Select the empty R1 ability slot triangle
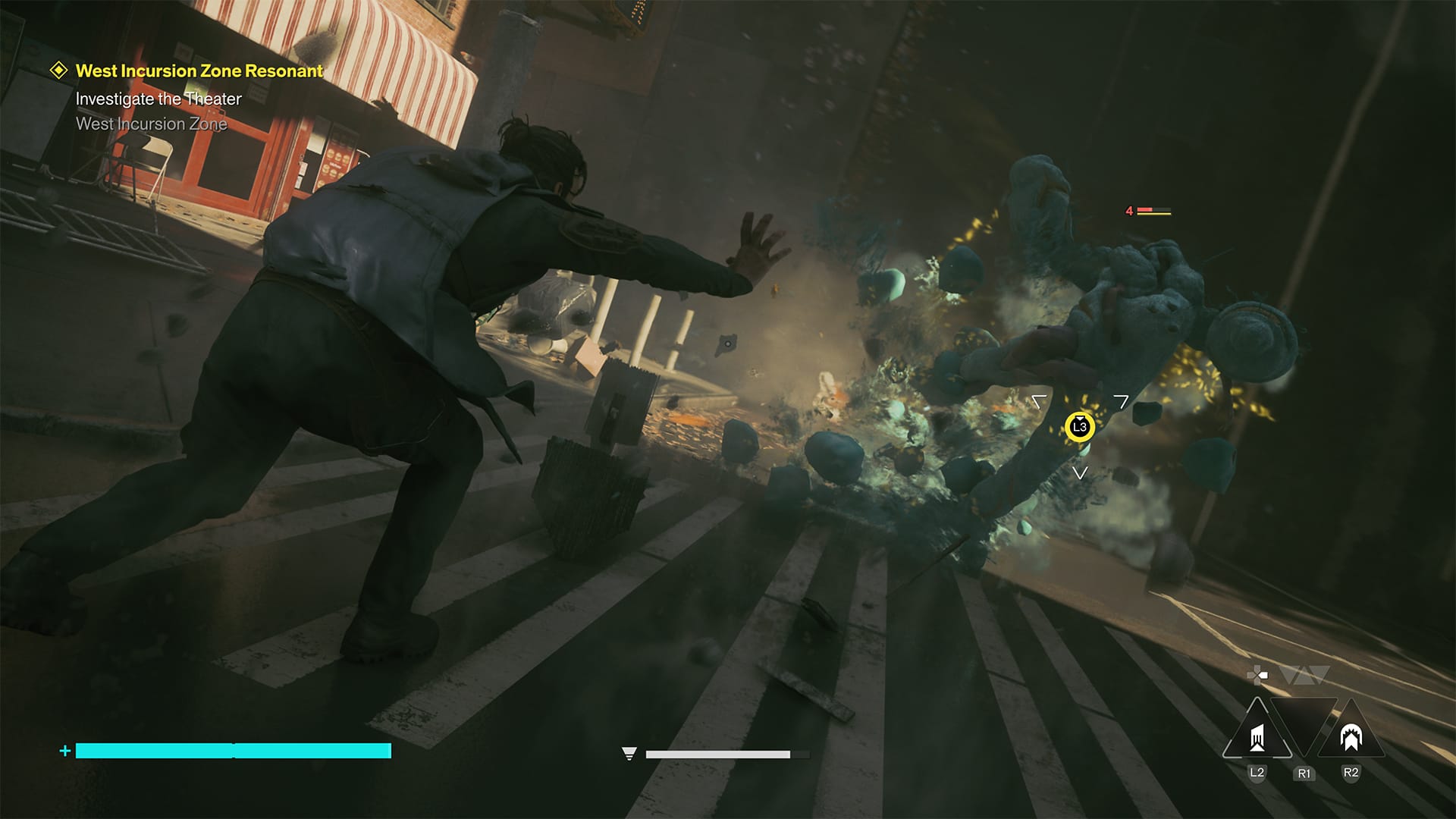Screen dimensions: 1456x819 1304,720
